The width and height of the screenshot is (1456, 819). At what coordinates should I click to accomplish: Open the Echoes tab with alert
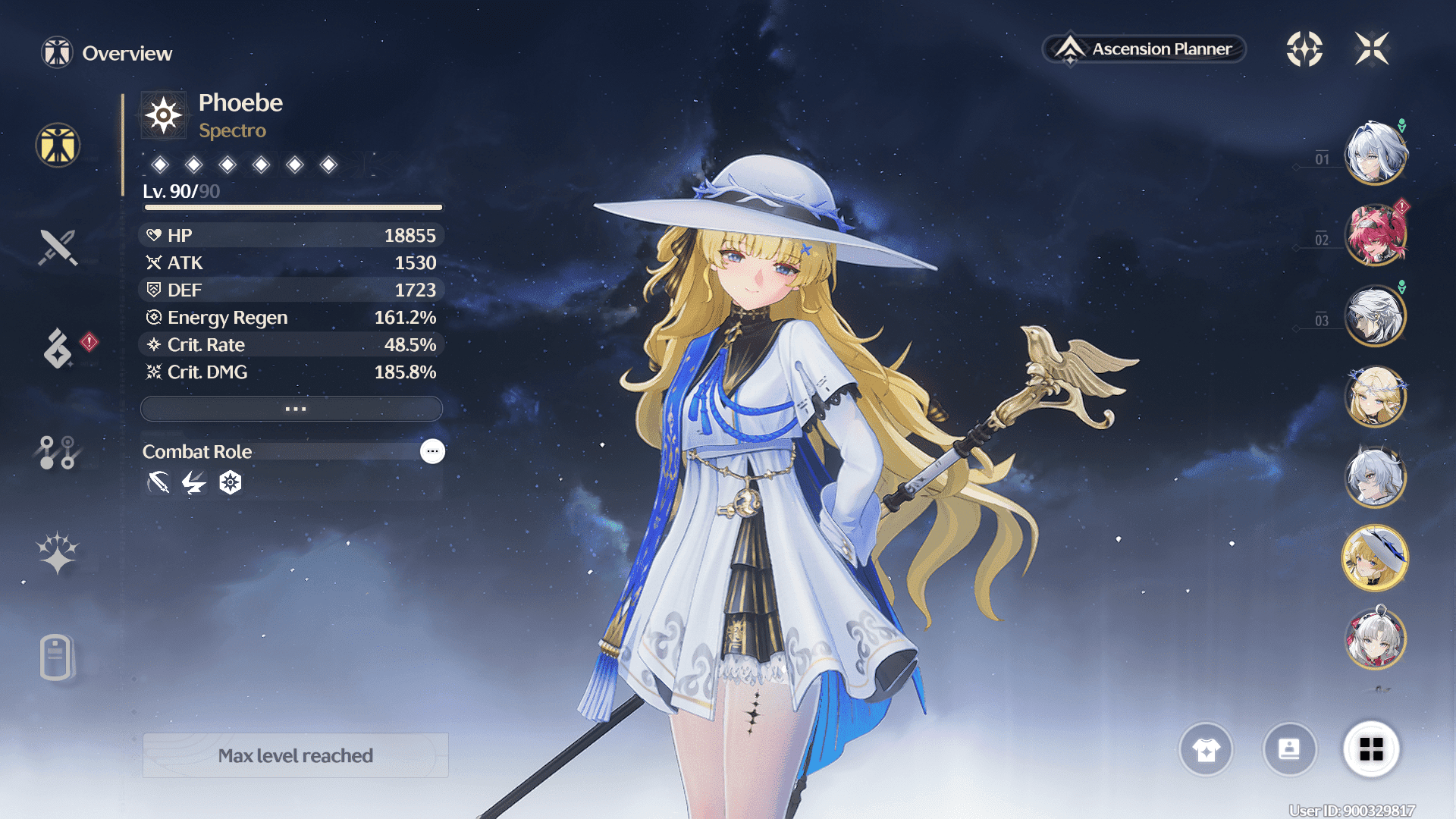pyautogui.click(x=58, y=348)
